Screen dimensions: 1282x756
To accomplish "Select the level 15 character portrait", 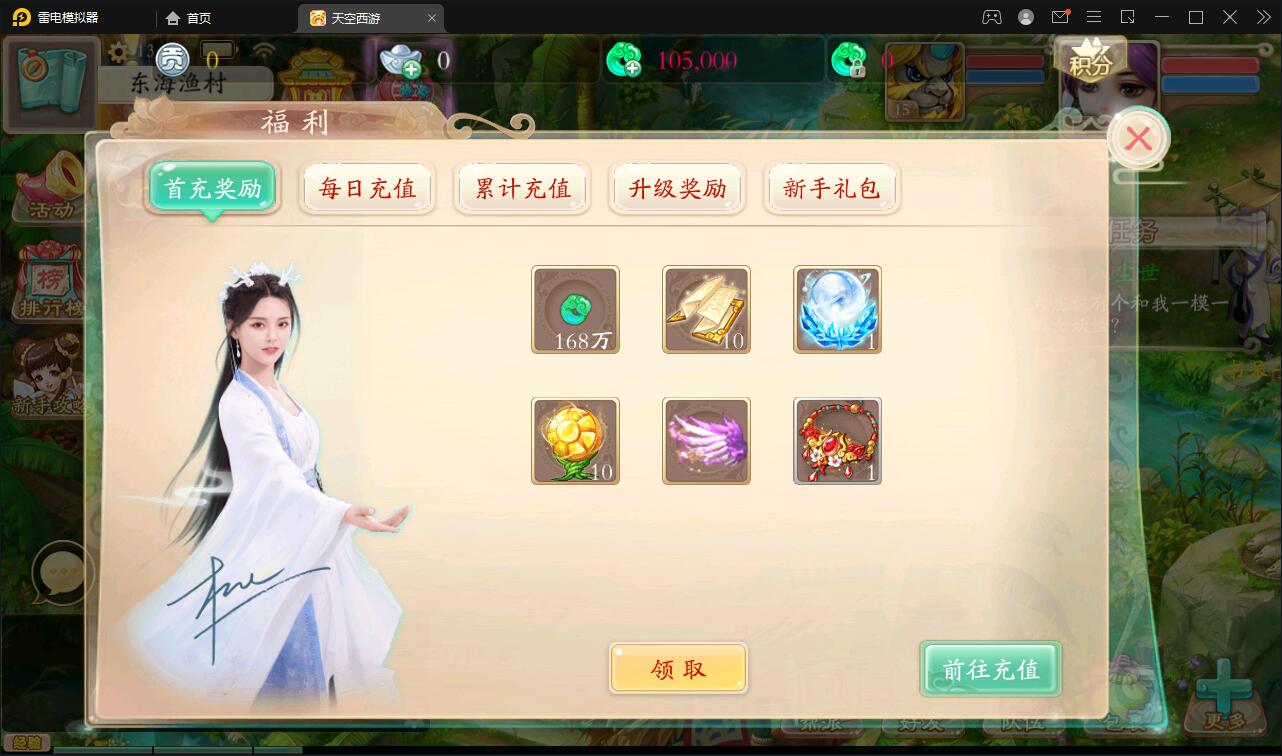I will click(x=924, y=82).
